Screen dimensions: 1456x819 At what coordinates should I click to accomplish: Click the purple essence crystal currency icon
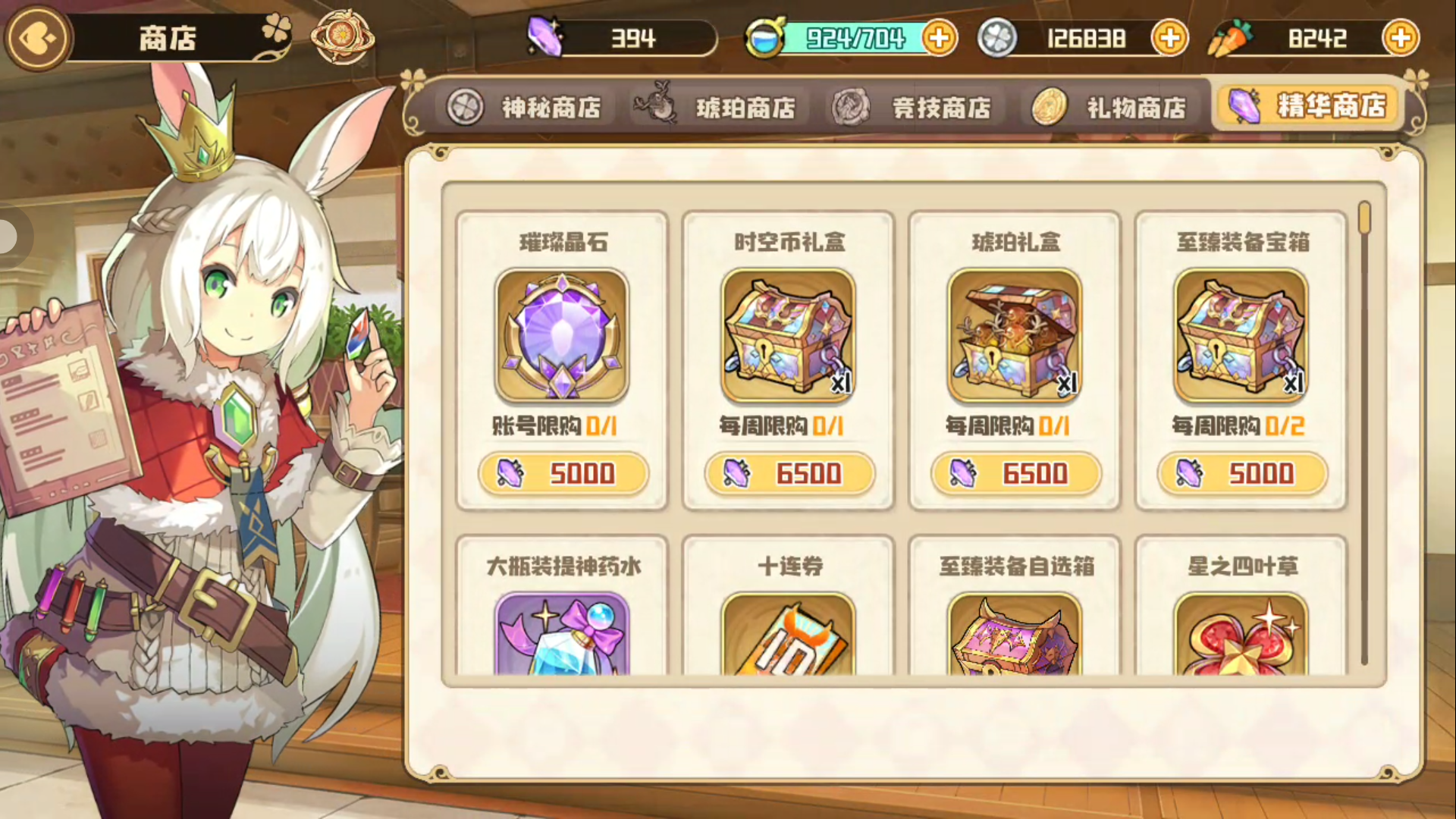546,37
